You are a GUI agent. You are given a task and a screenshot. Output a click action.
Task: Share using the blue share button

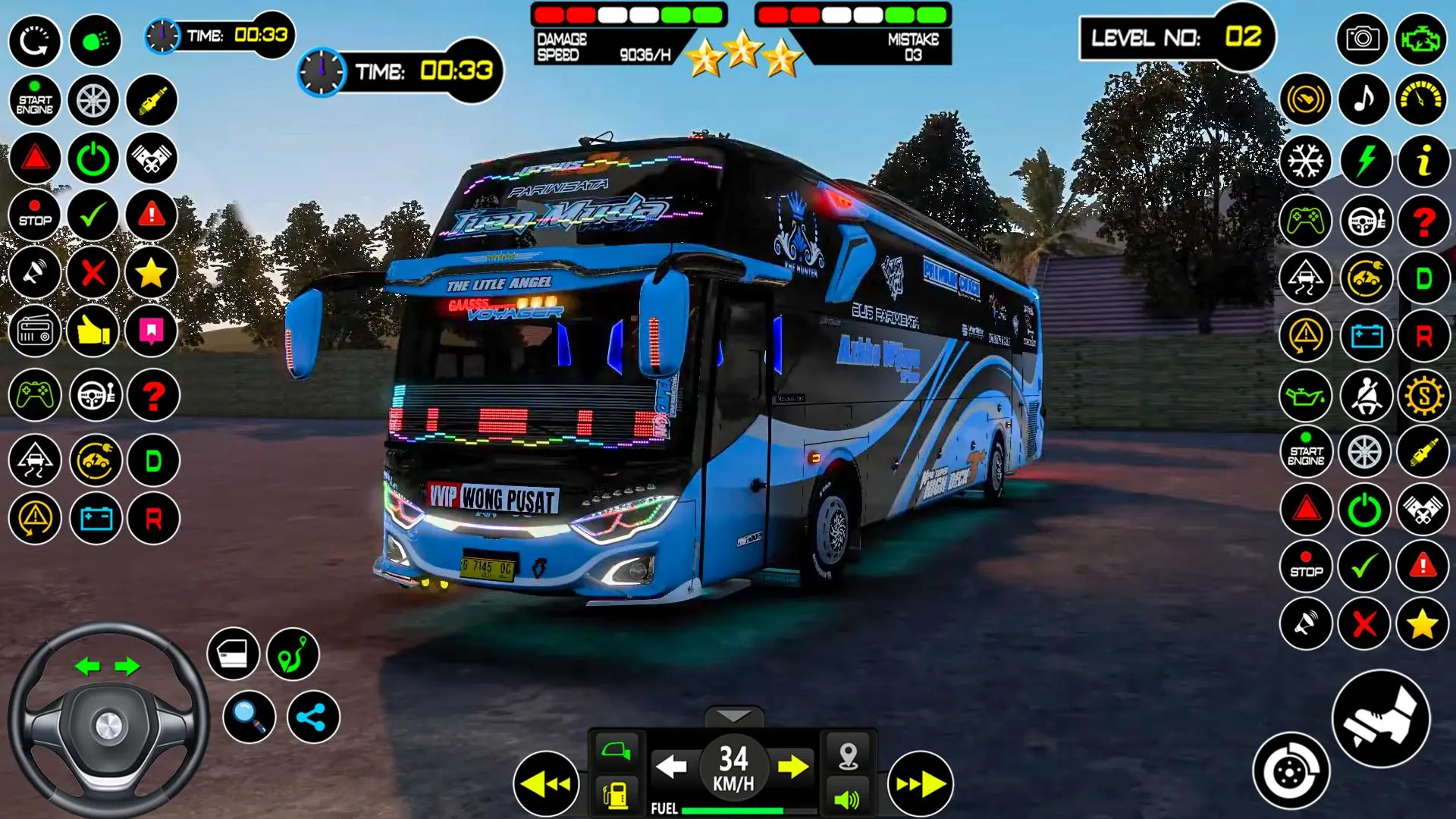pyautogui.click(x=312, y=717)
